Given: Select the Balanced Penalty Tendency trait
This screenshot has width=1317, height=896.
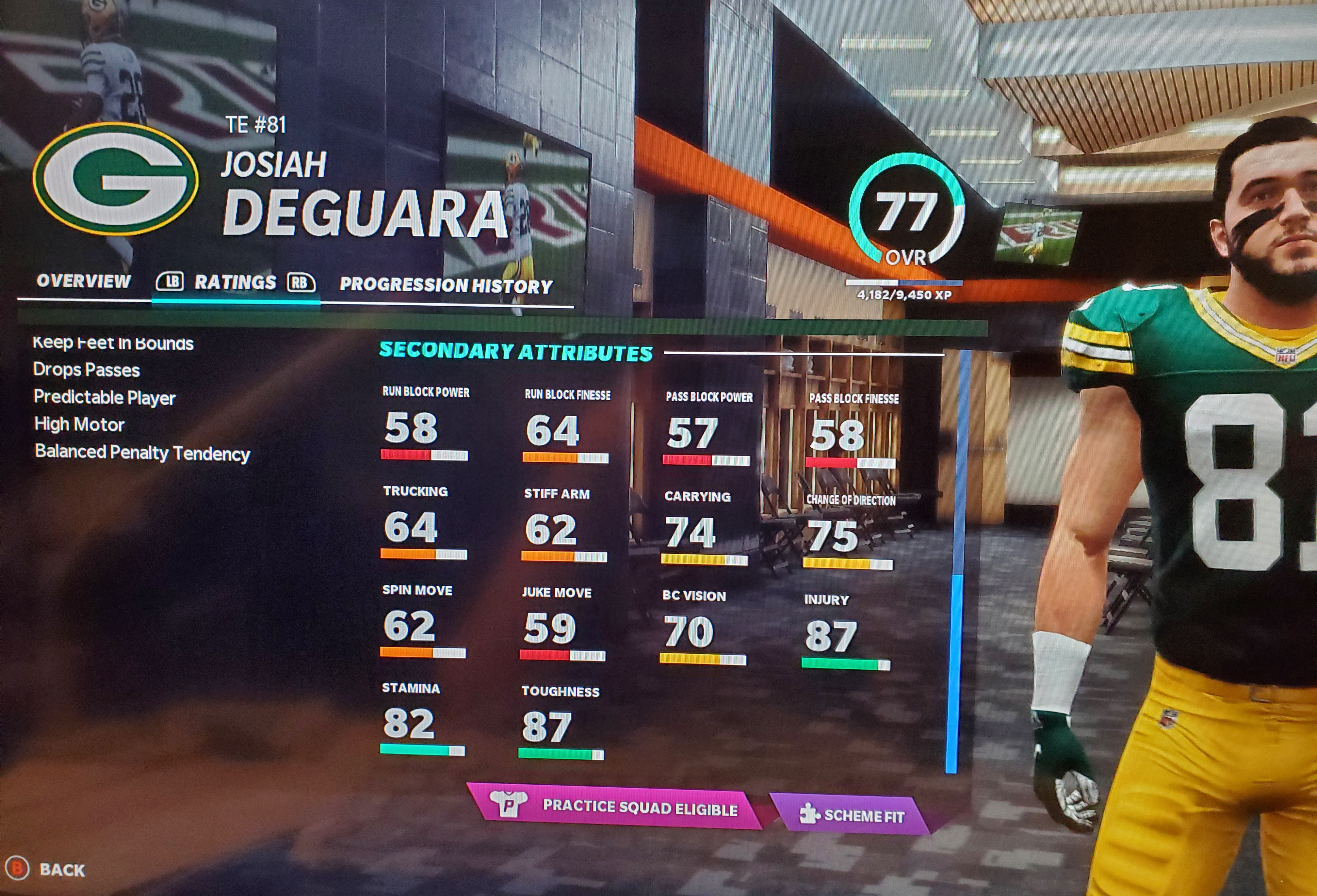Looking at the screenshot, I should click(x=142, y=453).
